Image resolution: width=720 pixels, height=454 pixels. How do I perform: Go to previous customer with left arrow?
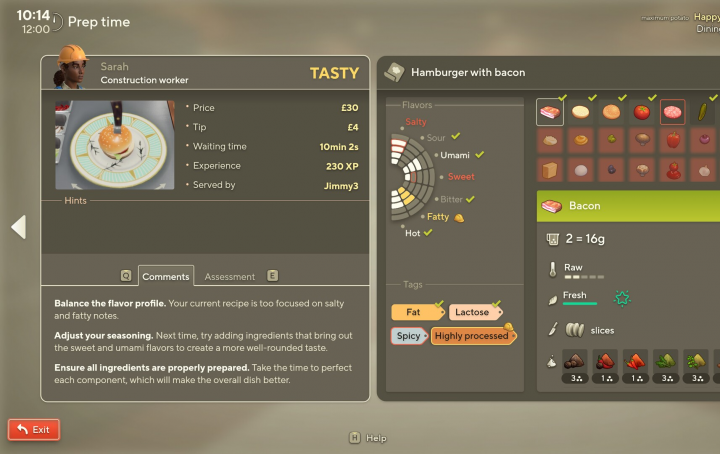(18, 227)
